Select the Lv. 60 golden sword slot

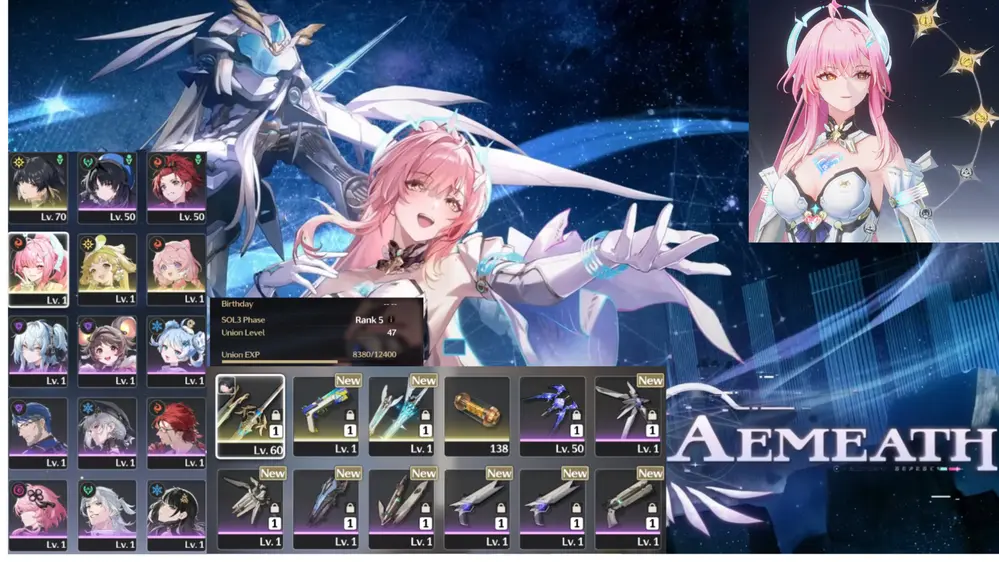click(250, 415)
